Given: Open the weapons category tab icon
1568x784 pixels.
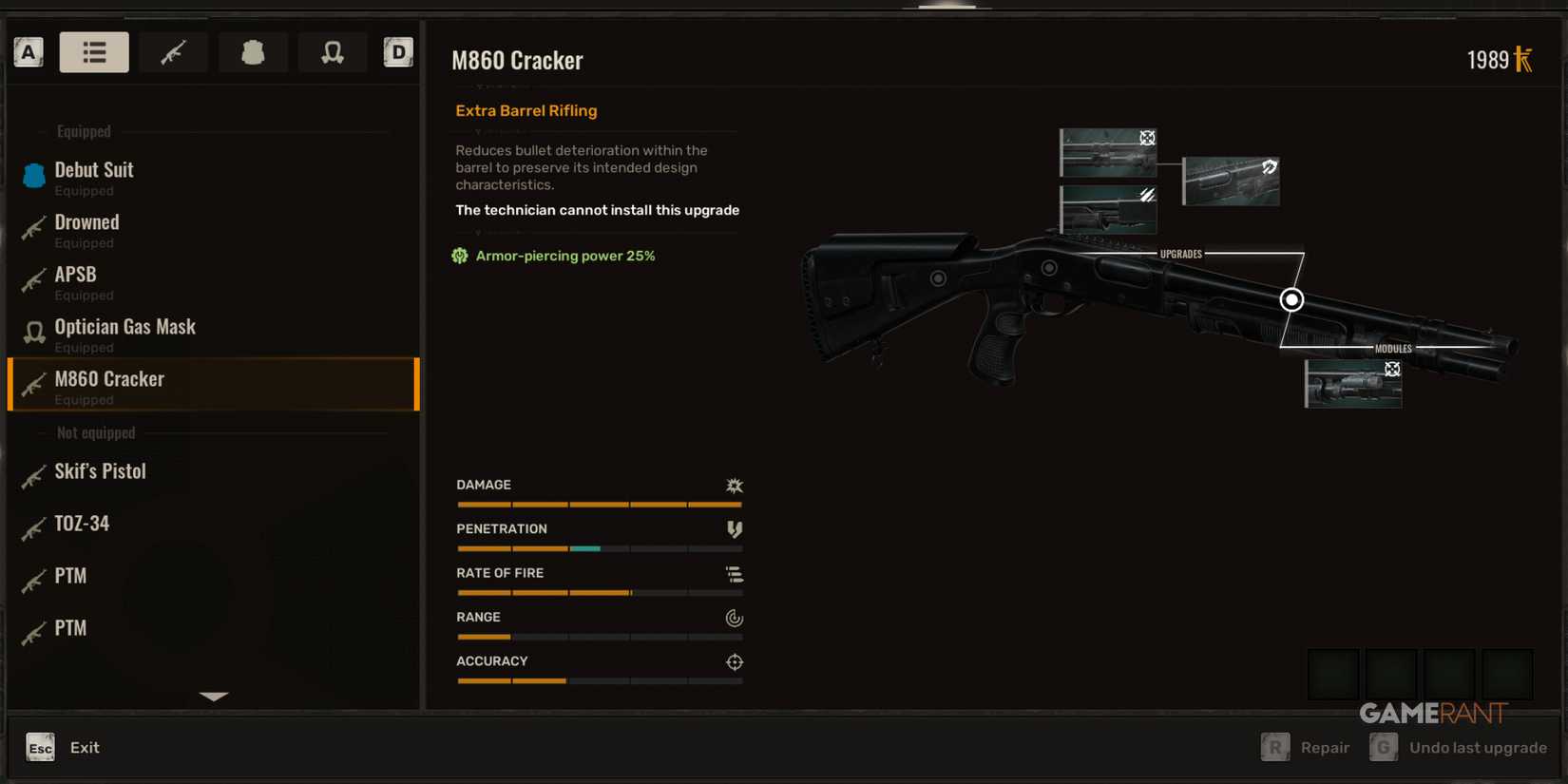Looking at the screenshot, I should click(173, 51).
